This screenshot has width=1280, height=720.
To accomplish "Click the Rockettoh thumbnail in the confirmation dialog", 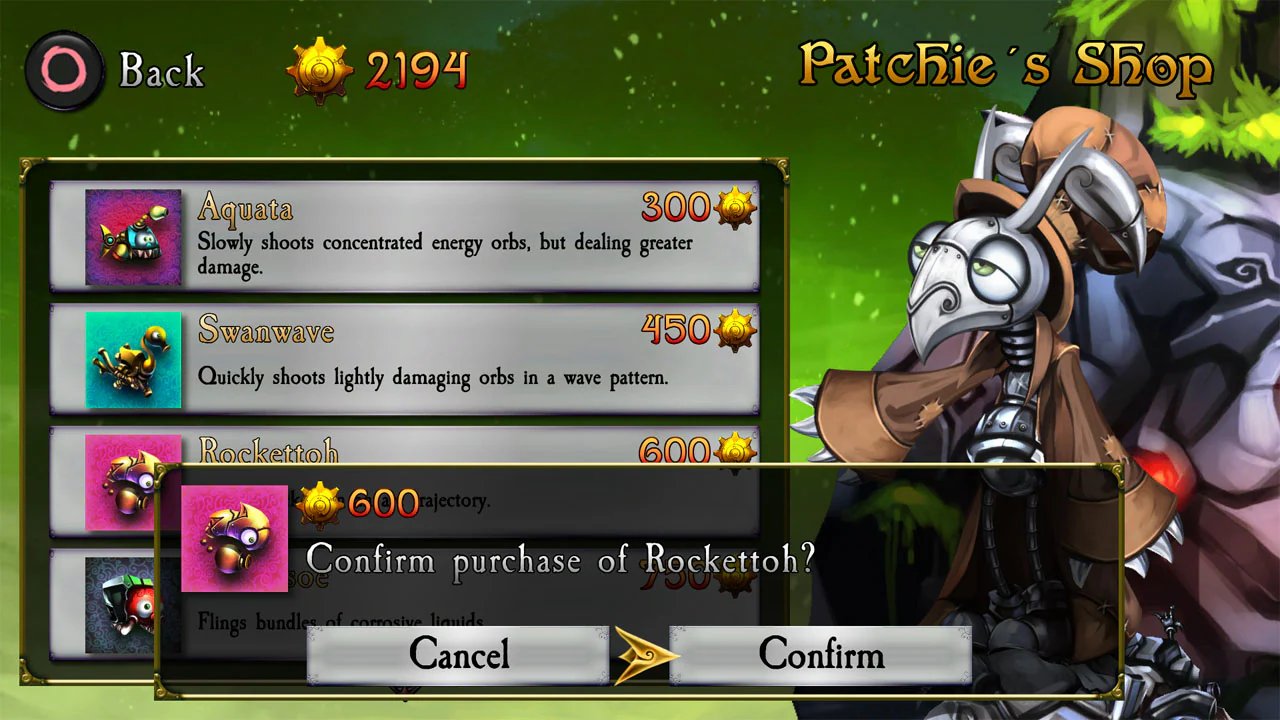I will [234, 538].
